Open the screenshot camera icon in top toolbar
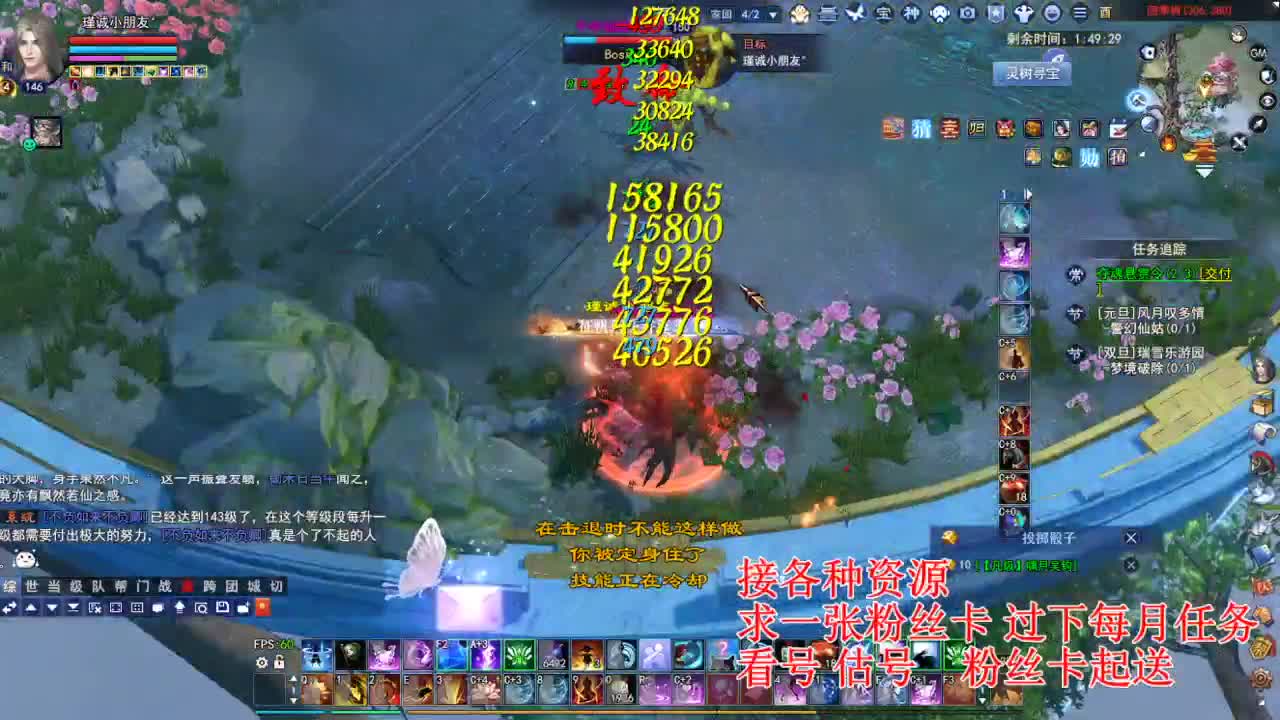The image size is (1280, 720). pos(967,11)
